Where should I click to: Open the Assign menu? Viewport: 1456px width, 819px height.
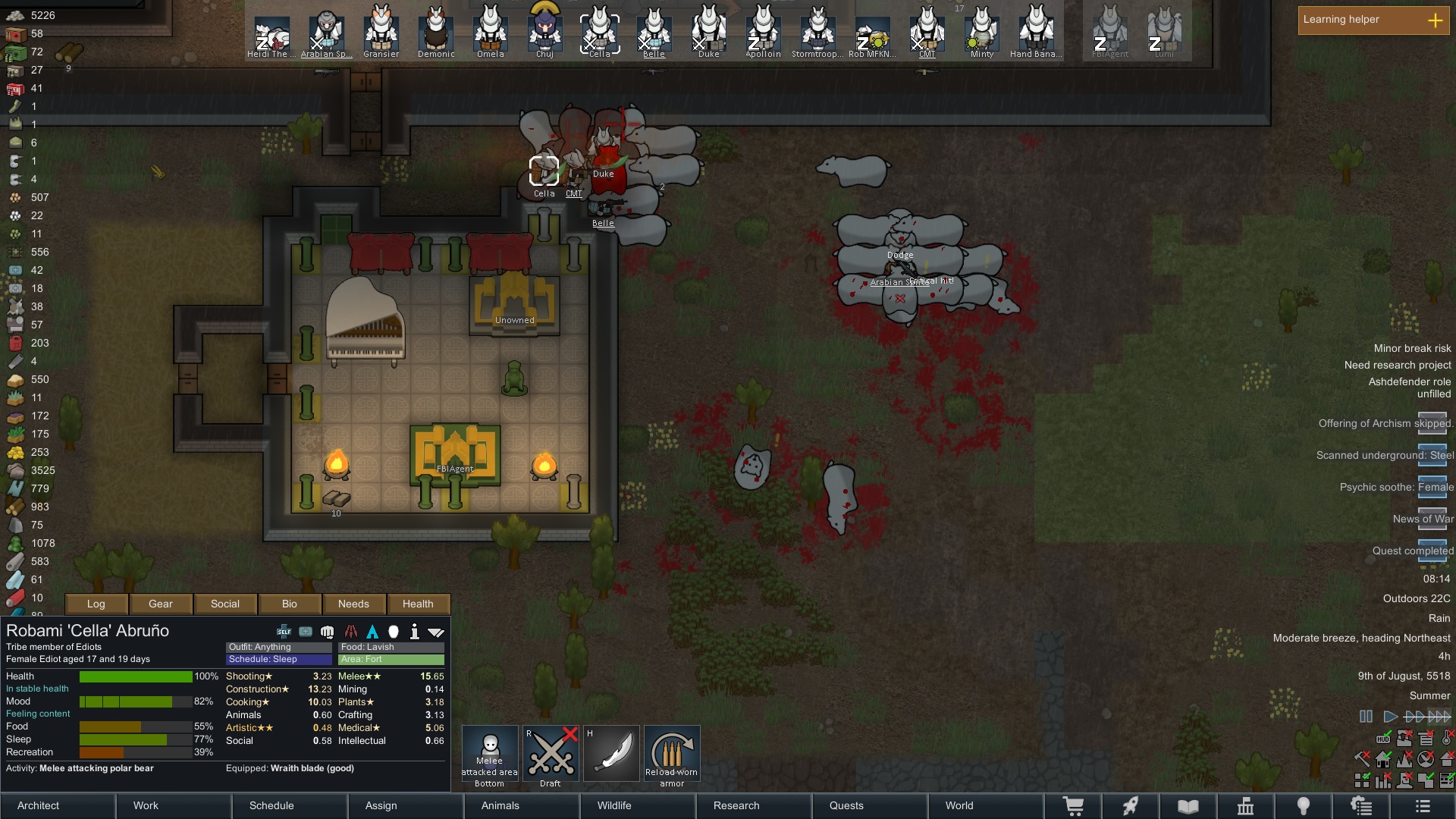[406, 805]
